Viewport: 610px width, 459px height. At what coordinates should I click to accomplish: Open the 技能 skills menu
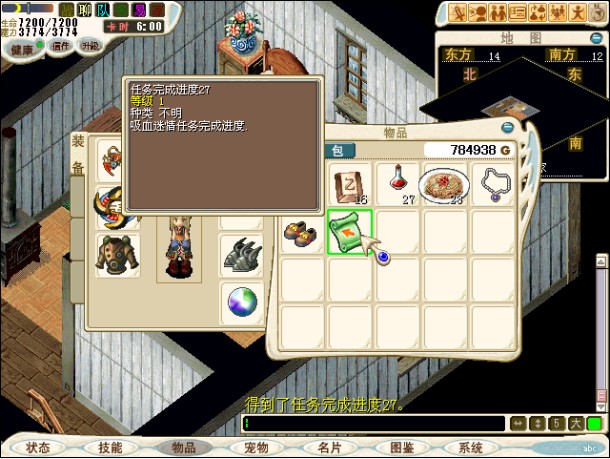(111, 448)
